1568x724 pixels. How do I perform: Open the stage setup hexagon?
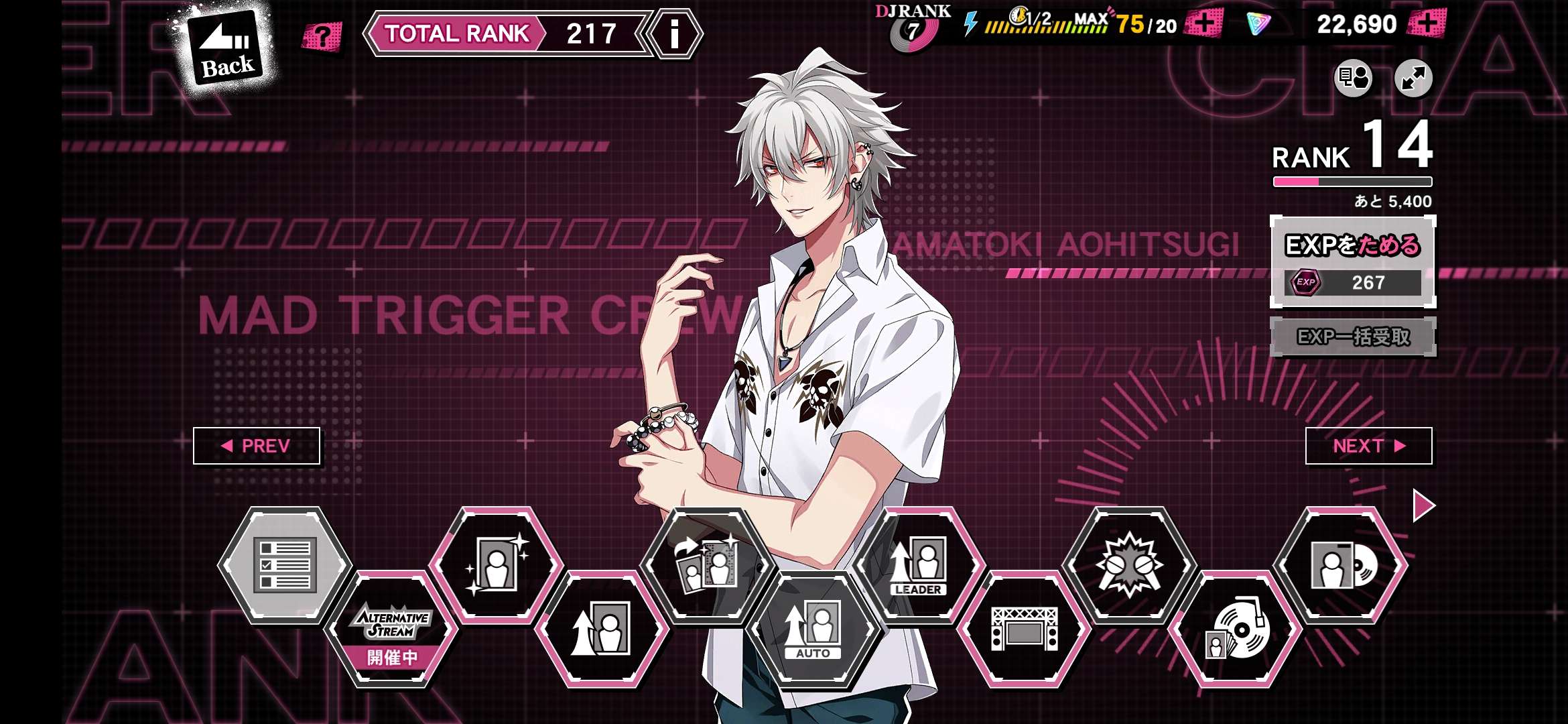1024,630
